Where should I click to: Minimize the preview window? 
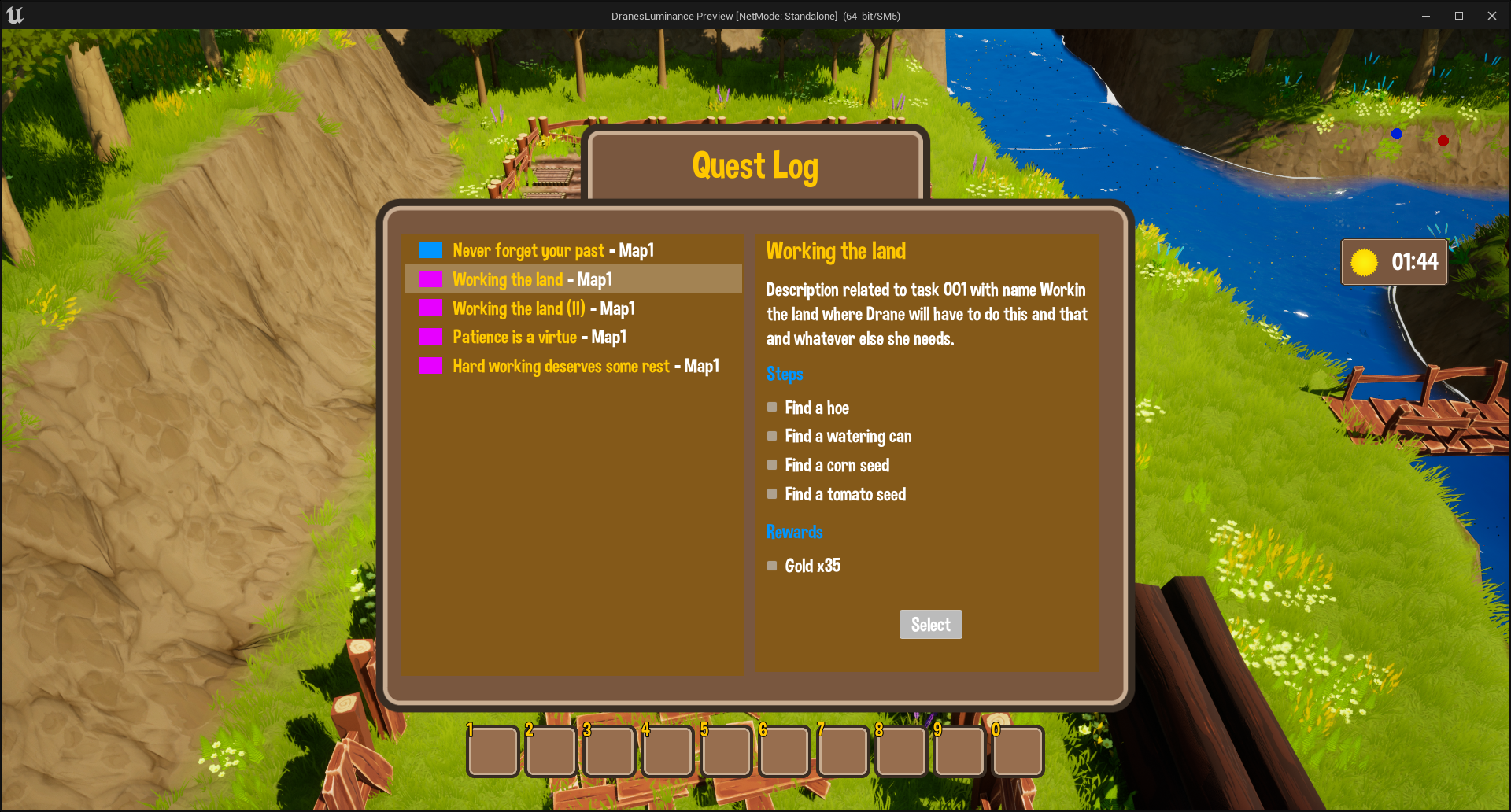pyautogui.click(x=1425, y=16)
